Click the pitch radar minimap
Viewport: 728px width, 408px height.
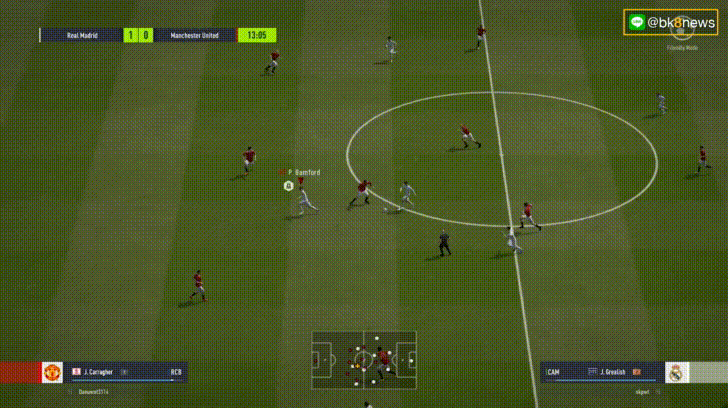[364, 357]
